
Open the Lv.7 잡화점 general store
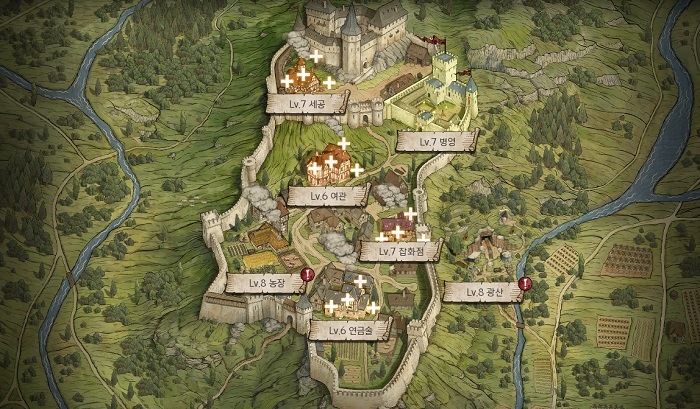(x=400, y=252)
